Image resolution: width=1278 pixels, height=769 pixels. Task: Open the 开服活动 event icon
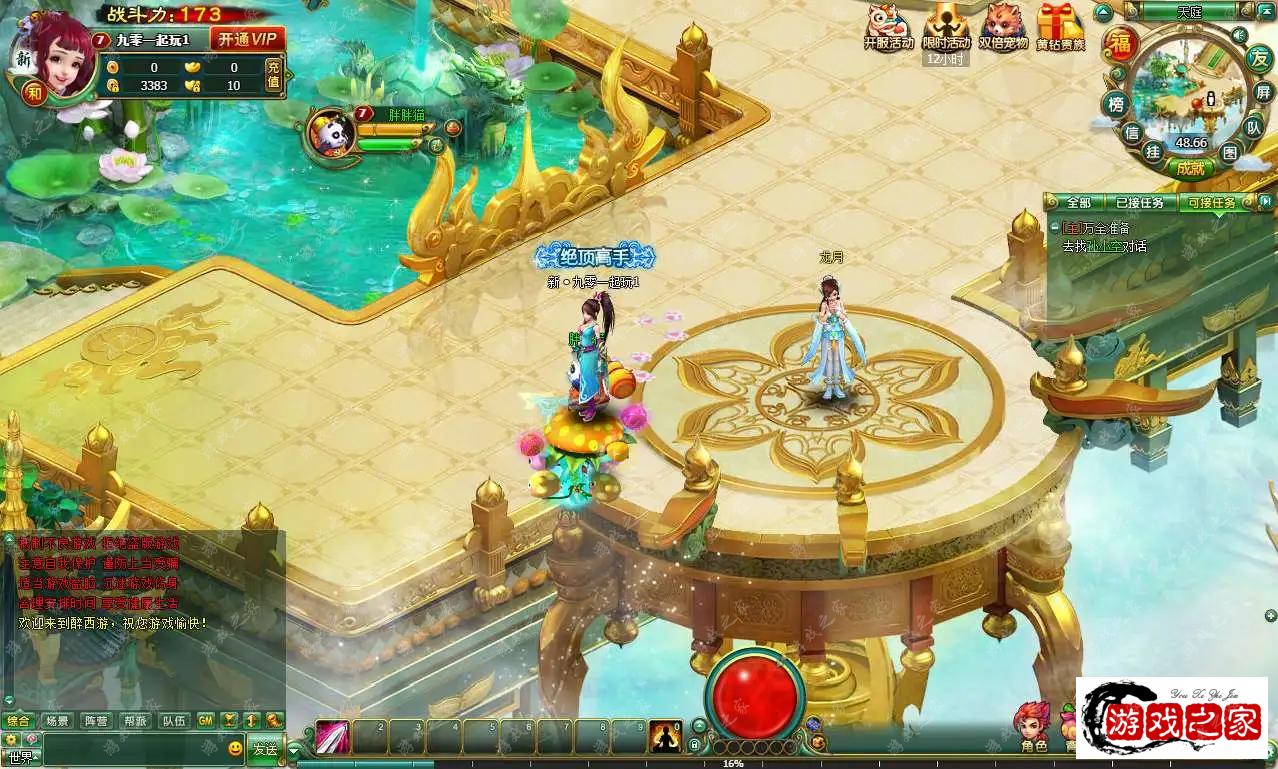(888, 27)
